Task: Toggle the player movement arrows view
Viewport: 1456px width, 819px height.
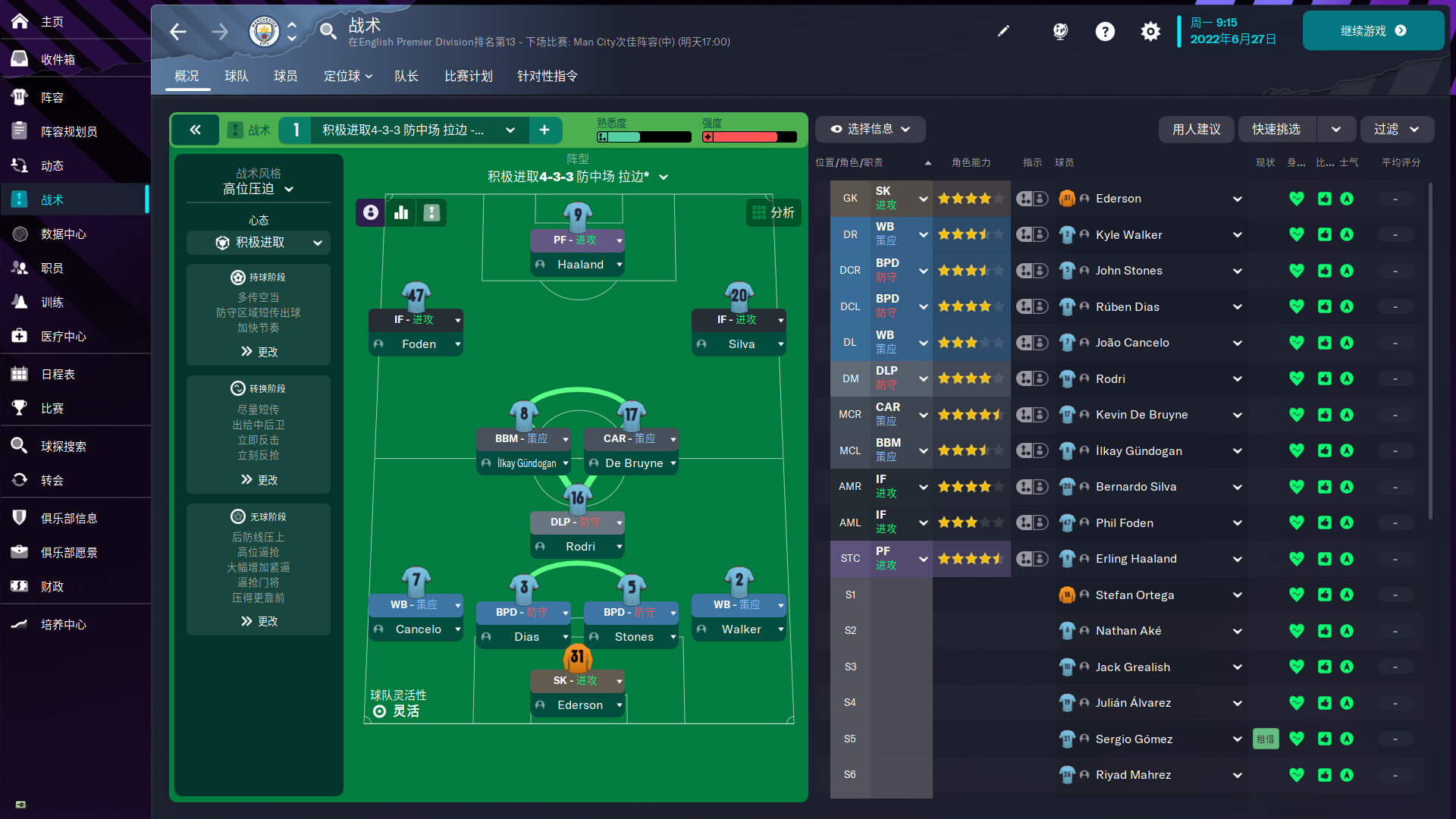Action: [431, 213]
